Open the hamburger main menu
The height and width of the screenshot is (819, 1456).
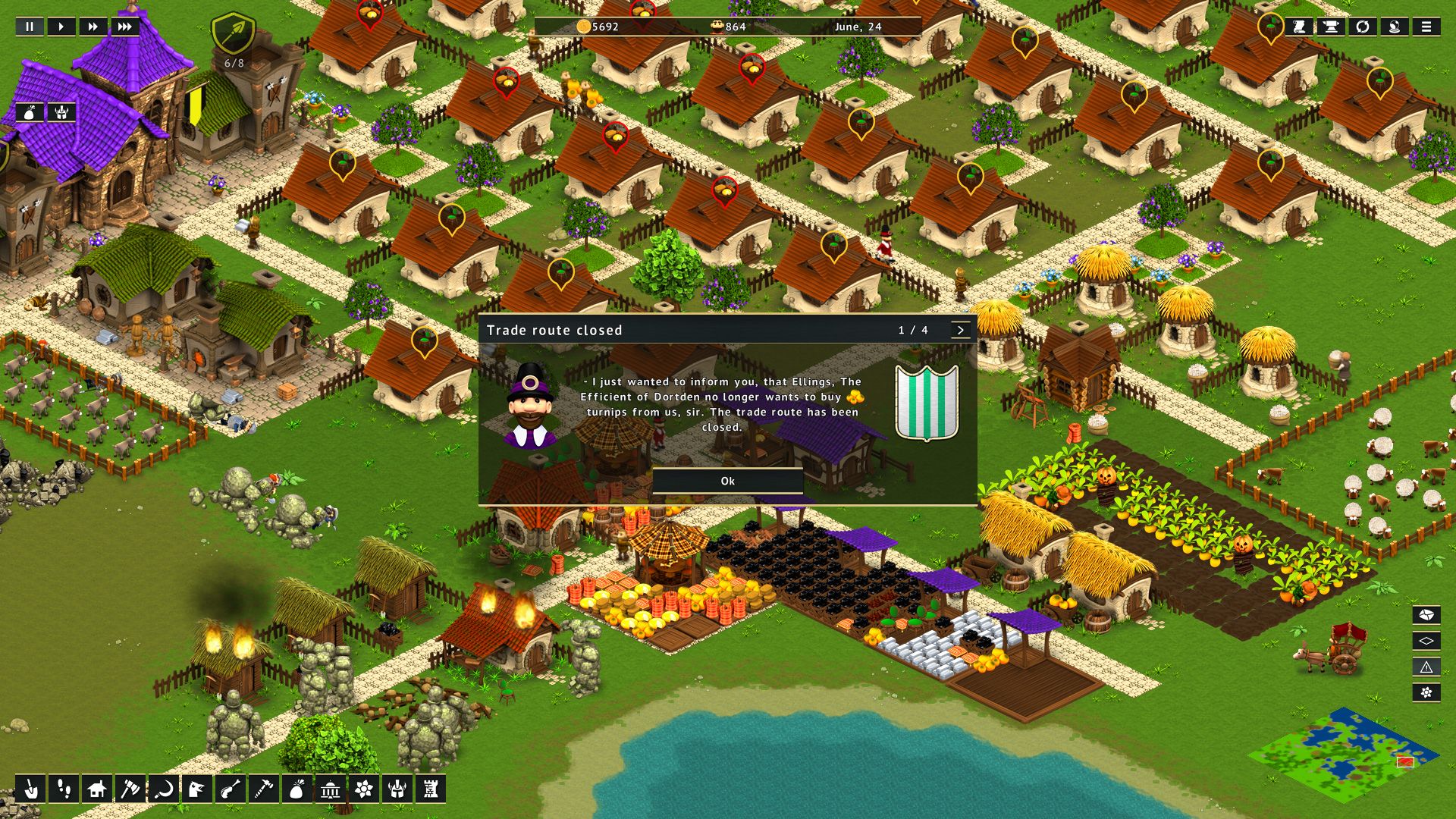click(x=1426, y=27)
